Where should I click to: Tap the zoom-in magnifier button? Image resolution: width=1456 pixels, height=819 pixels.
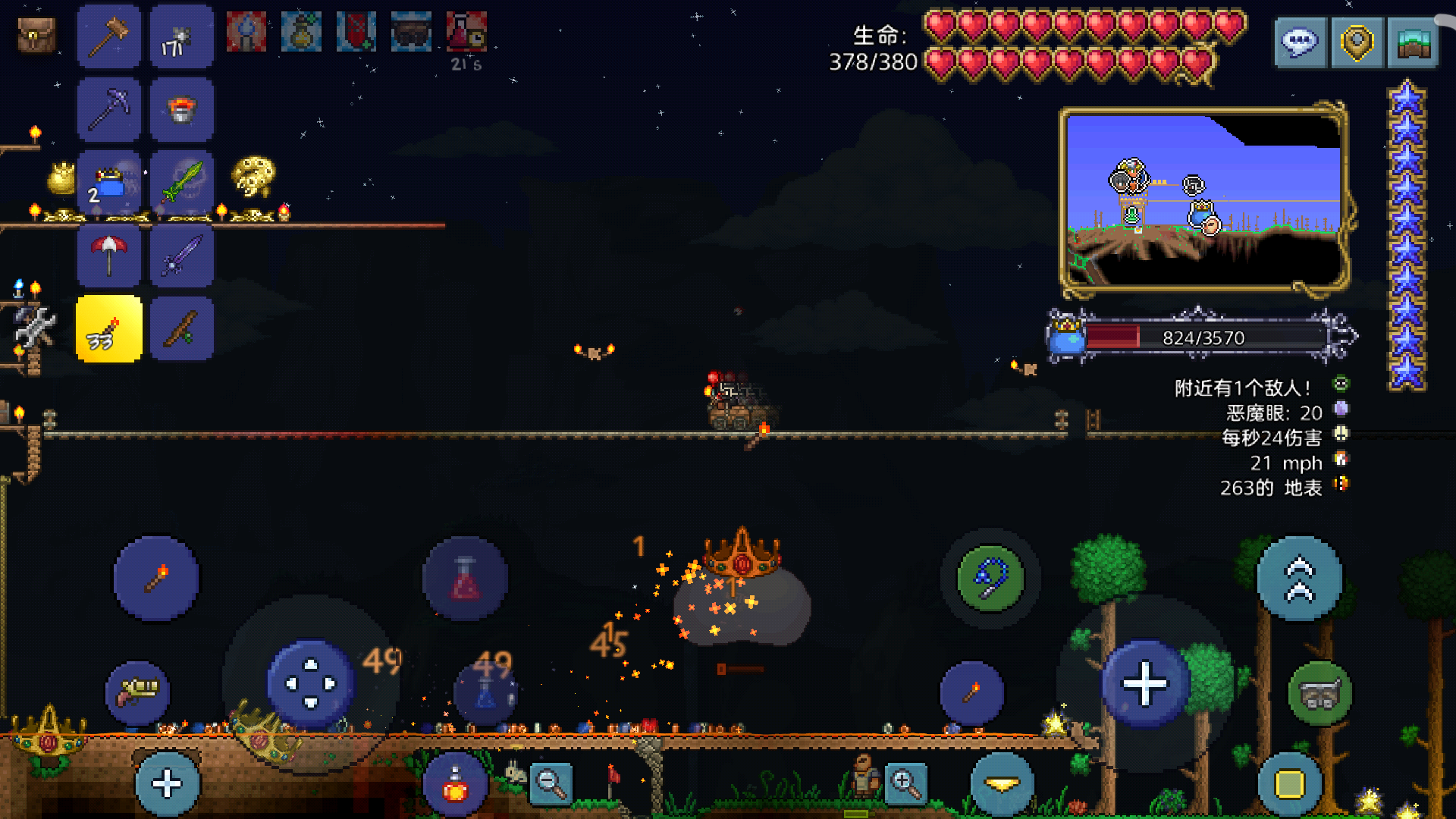tap(905, 783)
